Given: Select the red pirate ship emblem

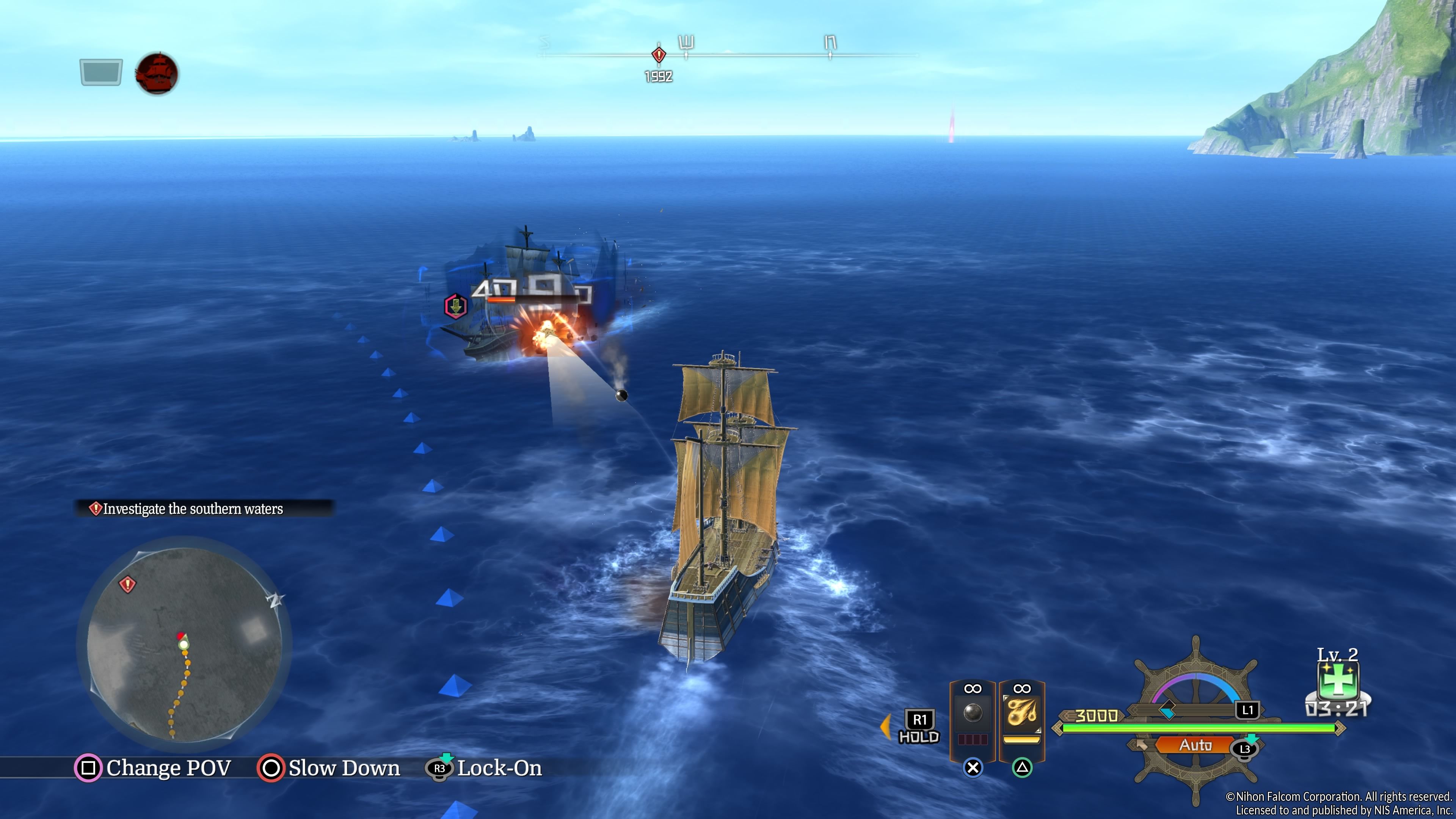Looking at the screenshot, I should (157, 74).
